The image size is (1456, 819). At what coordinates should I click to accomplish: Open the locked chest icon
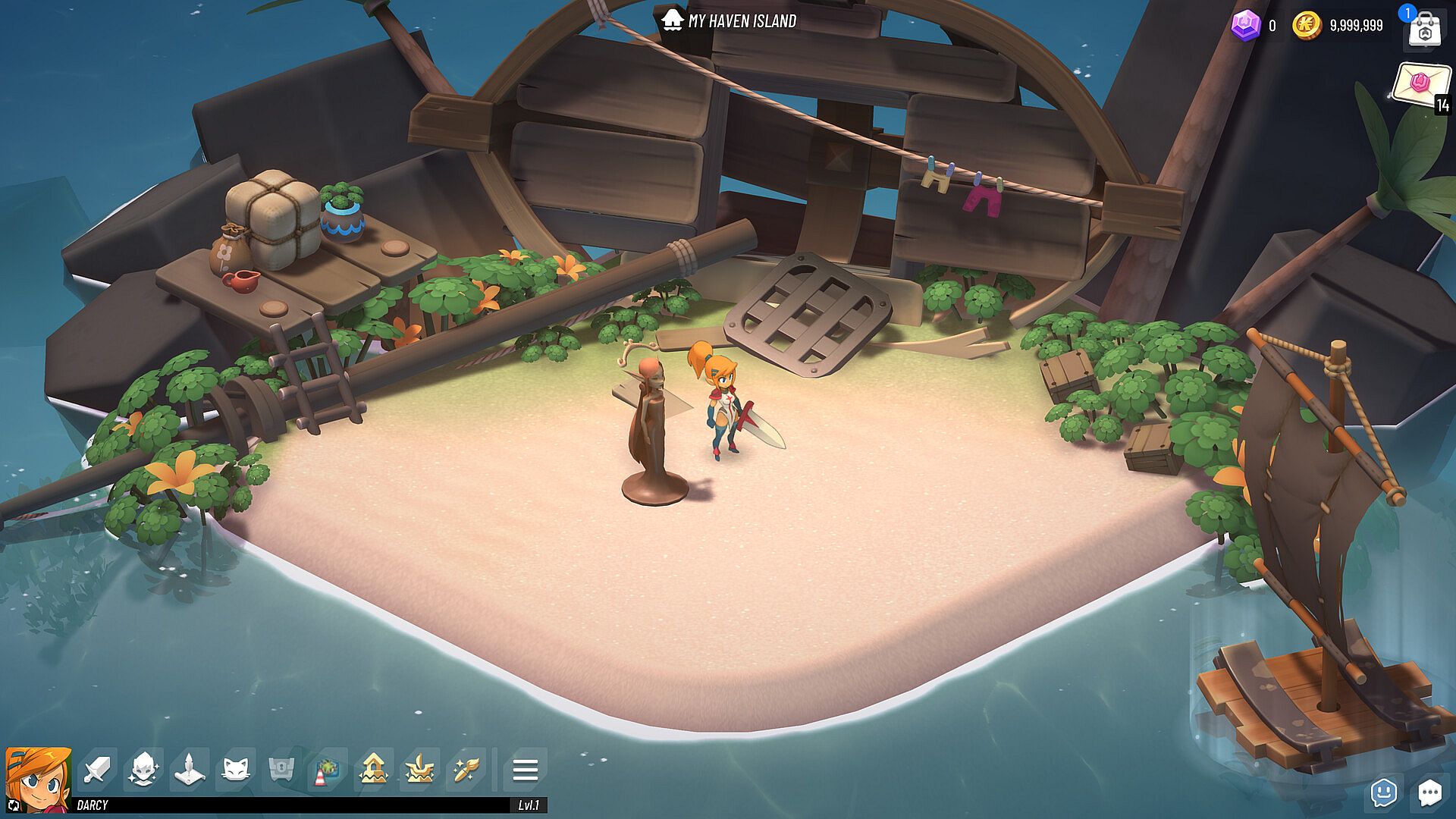281,770
